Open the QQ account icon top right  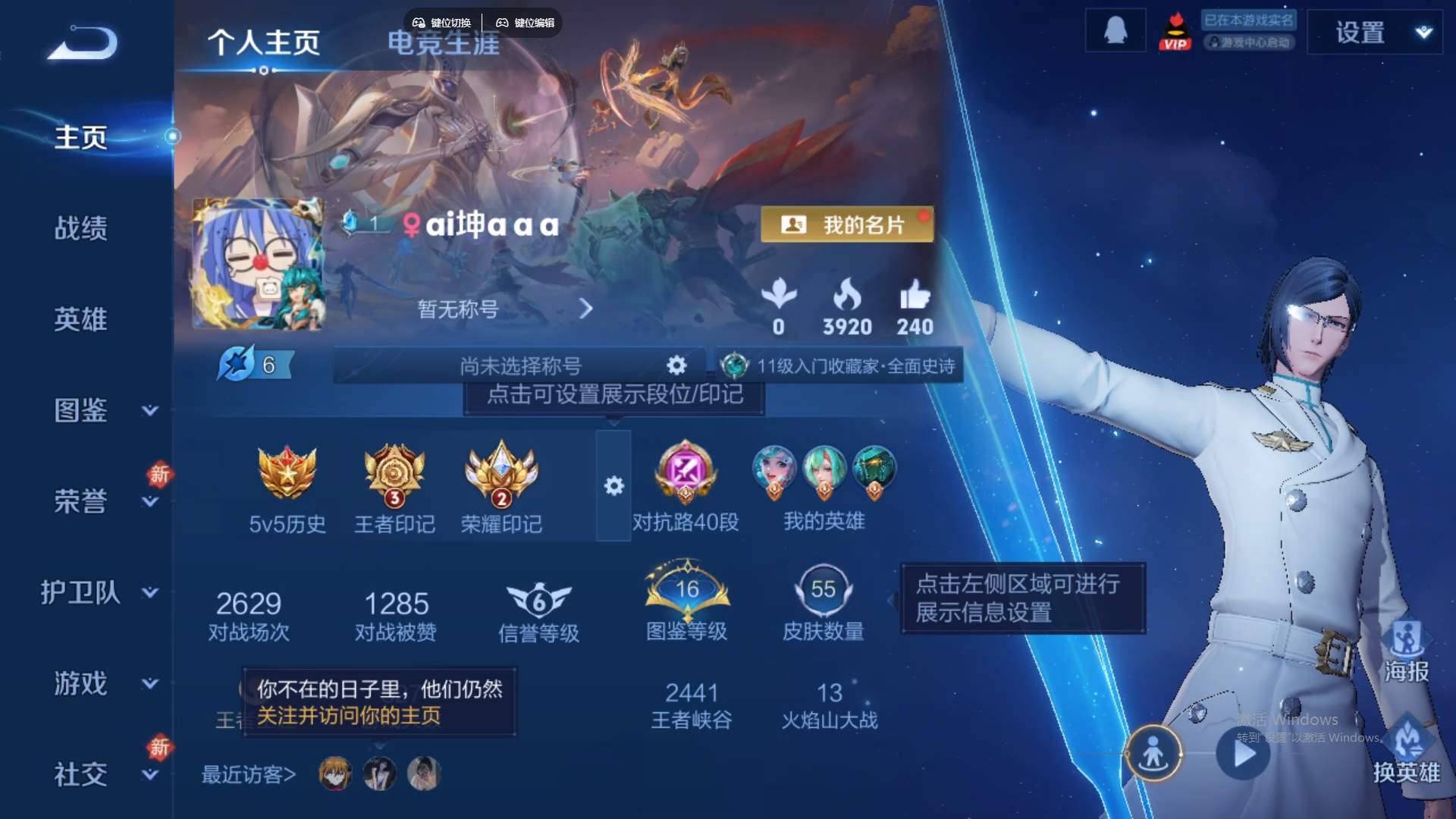tap(1115, 29)
